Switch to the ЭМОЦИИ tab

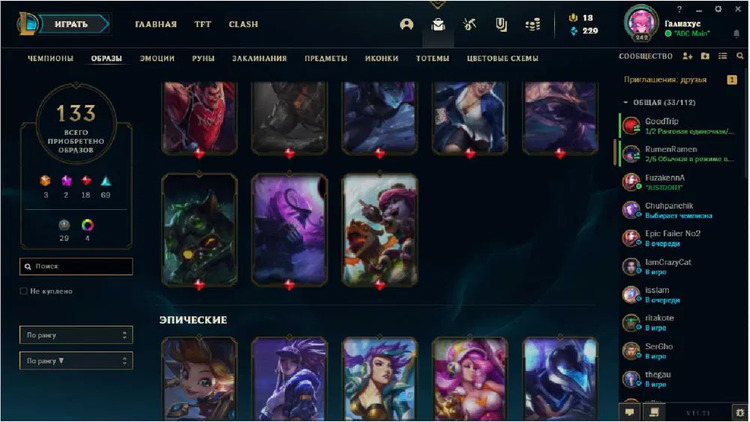click(157, 58)
